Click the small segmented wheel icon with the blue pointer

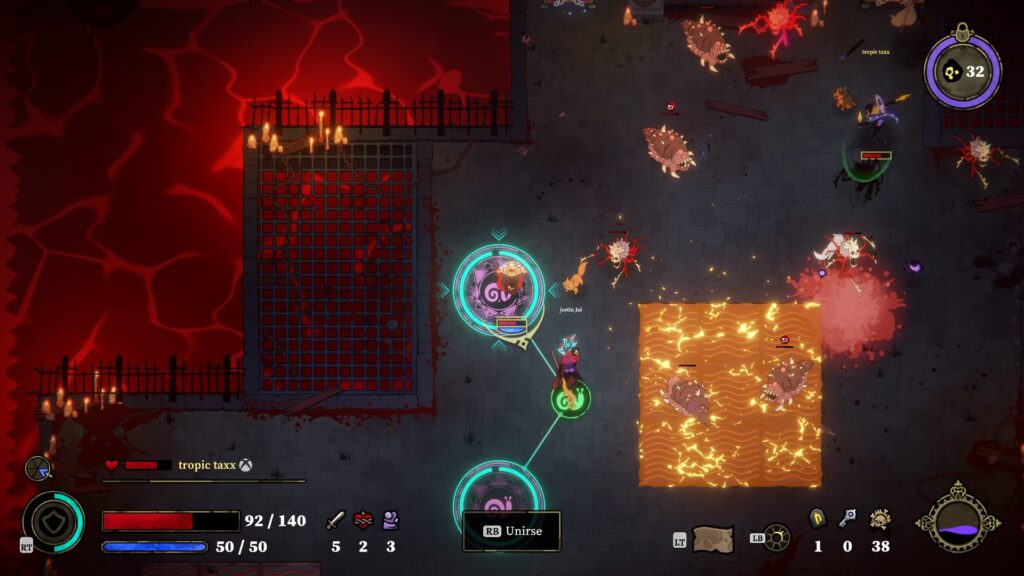38,467
